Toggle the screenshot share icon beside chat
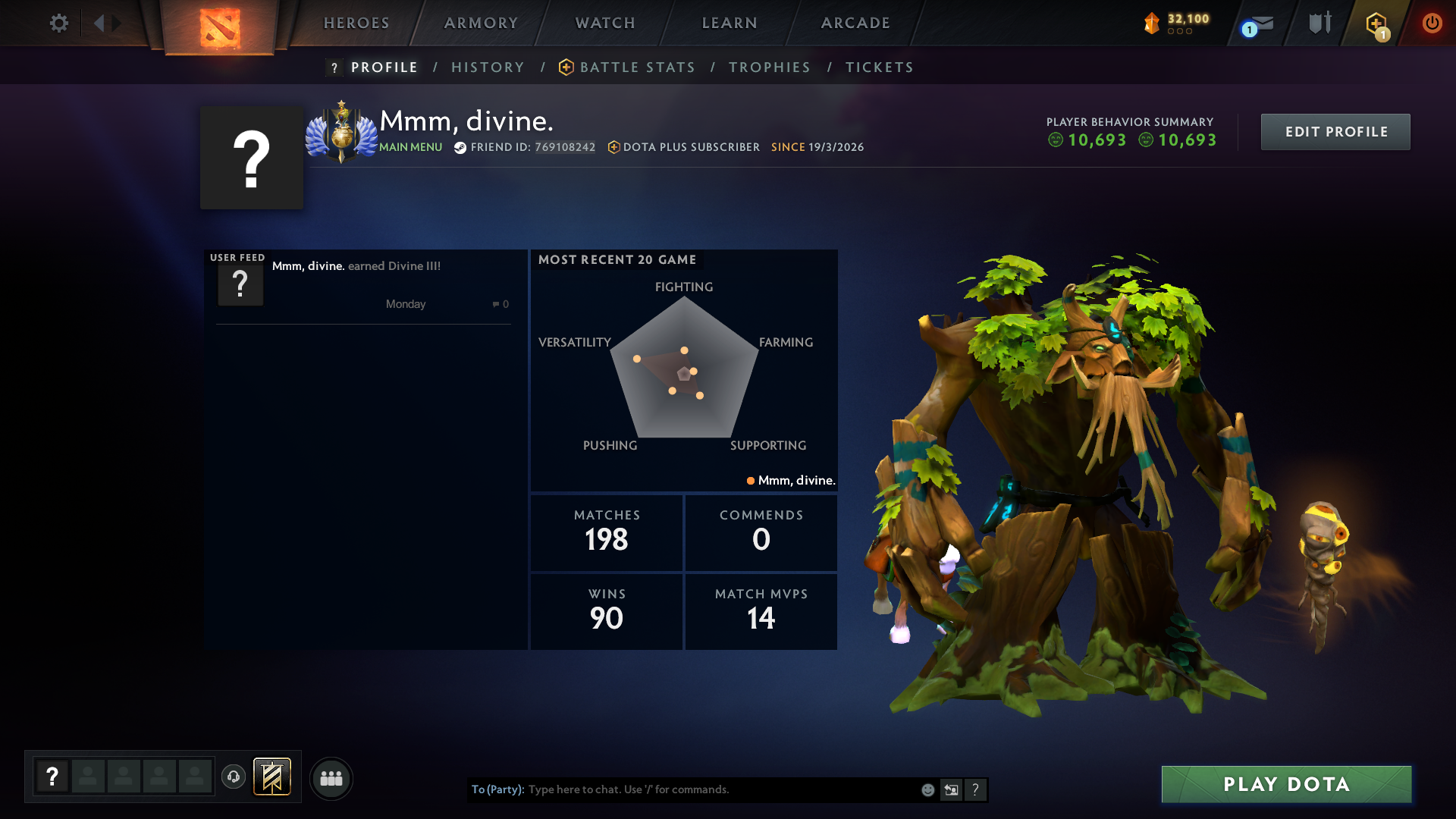 [952, 789]
